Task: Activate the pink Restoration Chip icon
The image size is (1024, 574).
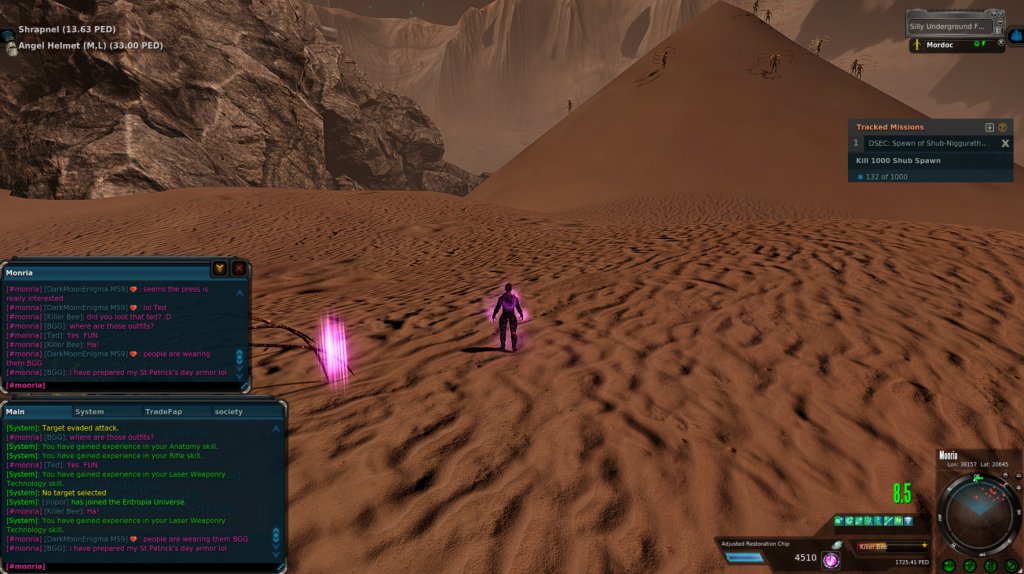Action: pos(830,561)
